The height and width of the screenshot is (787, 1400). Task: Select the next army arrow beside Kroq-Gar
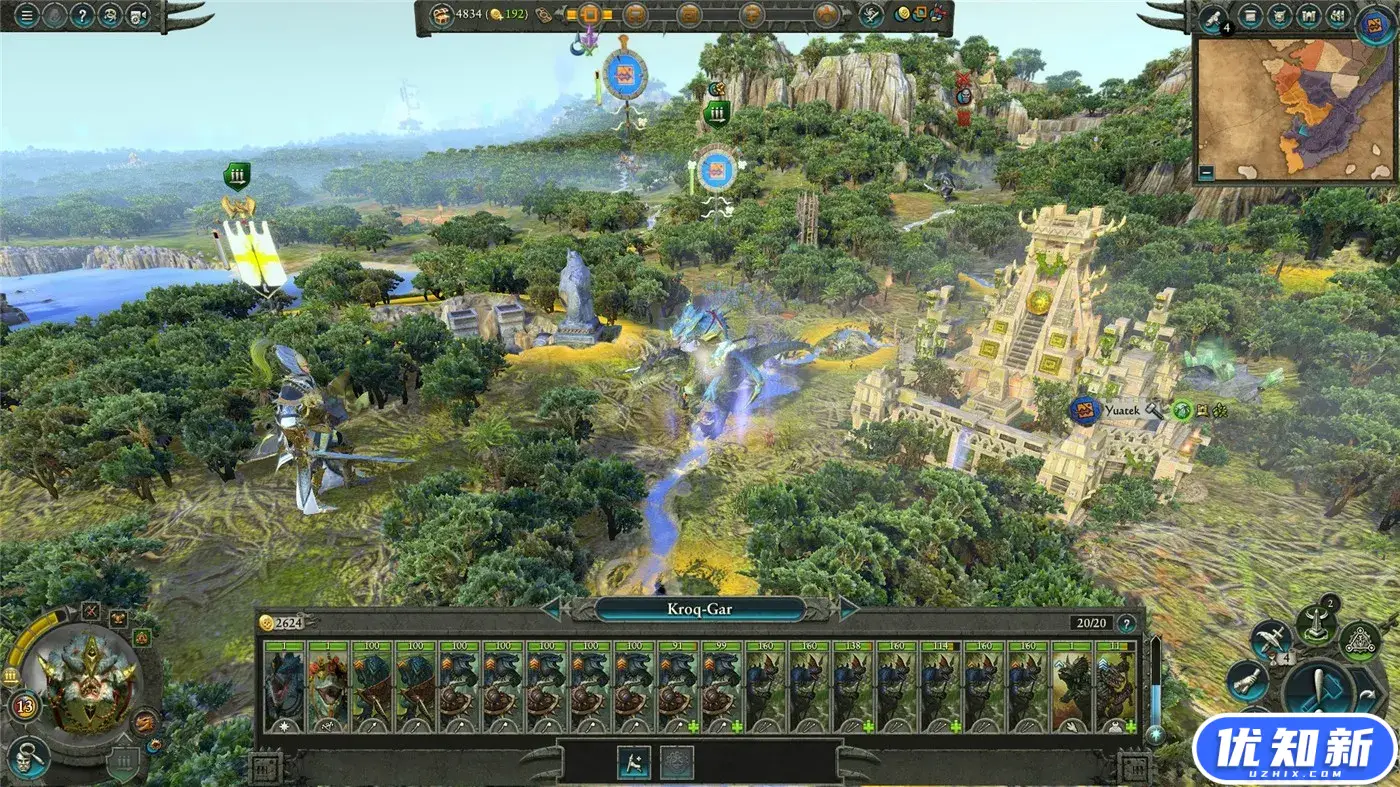pyautogui.click(x=848, y=608)
